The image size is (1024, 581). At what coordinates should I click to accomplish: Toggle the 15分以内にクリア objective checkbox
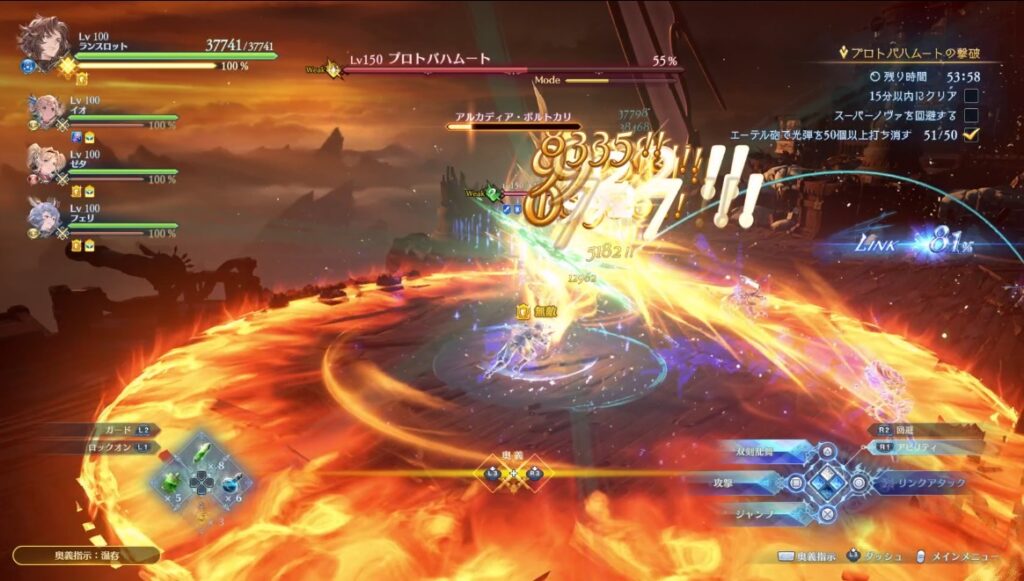pyautogui.click(x=970, y=96)
